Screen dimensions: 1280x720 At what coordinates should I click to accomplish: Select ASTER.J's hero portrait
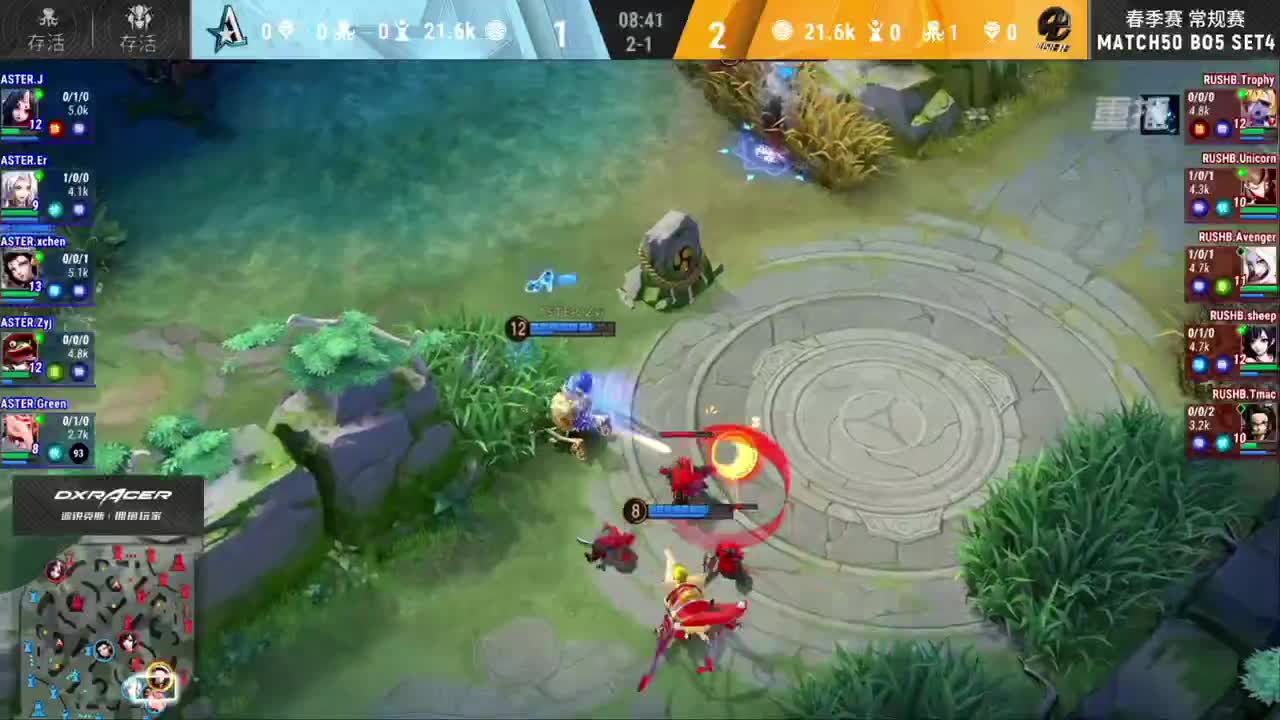pyautogui.click(x=25, y=105)
